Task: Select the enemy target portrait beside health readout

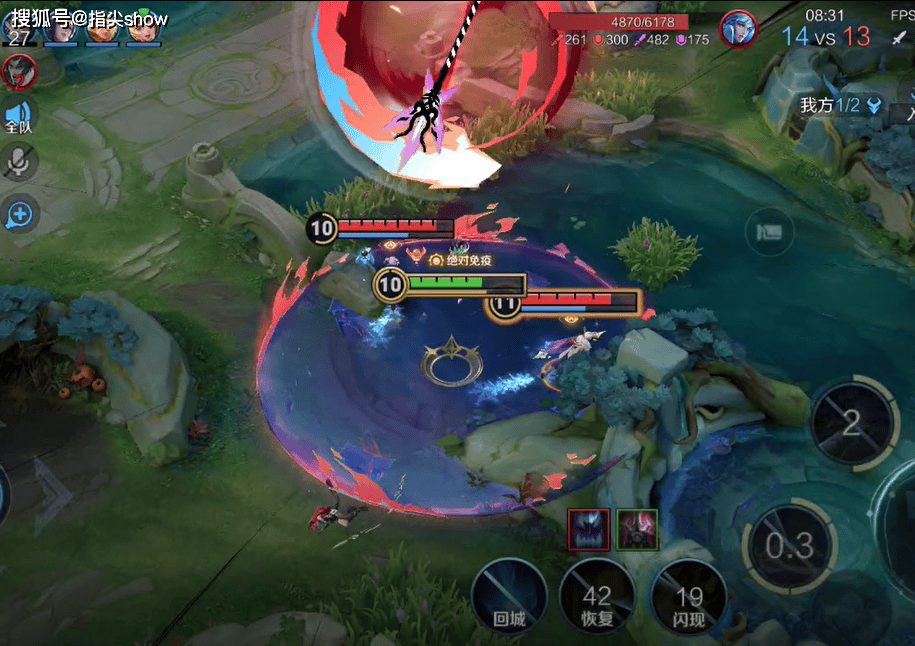Action: pyautogui.click(x=739, y=27)
